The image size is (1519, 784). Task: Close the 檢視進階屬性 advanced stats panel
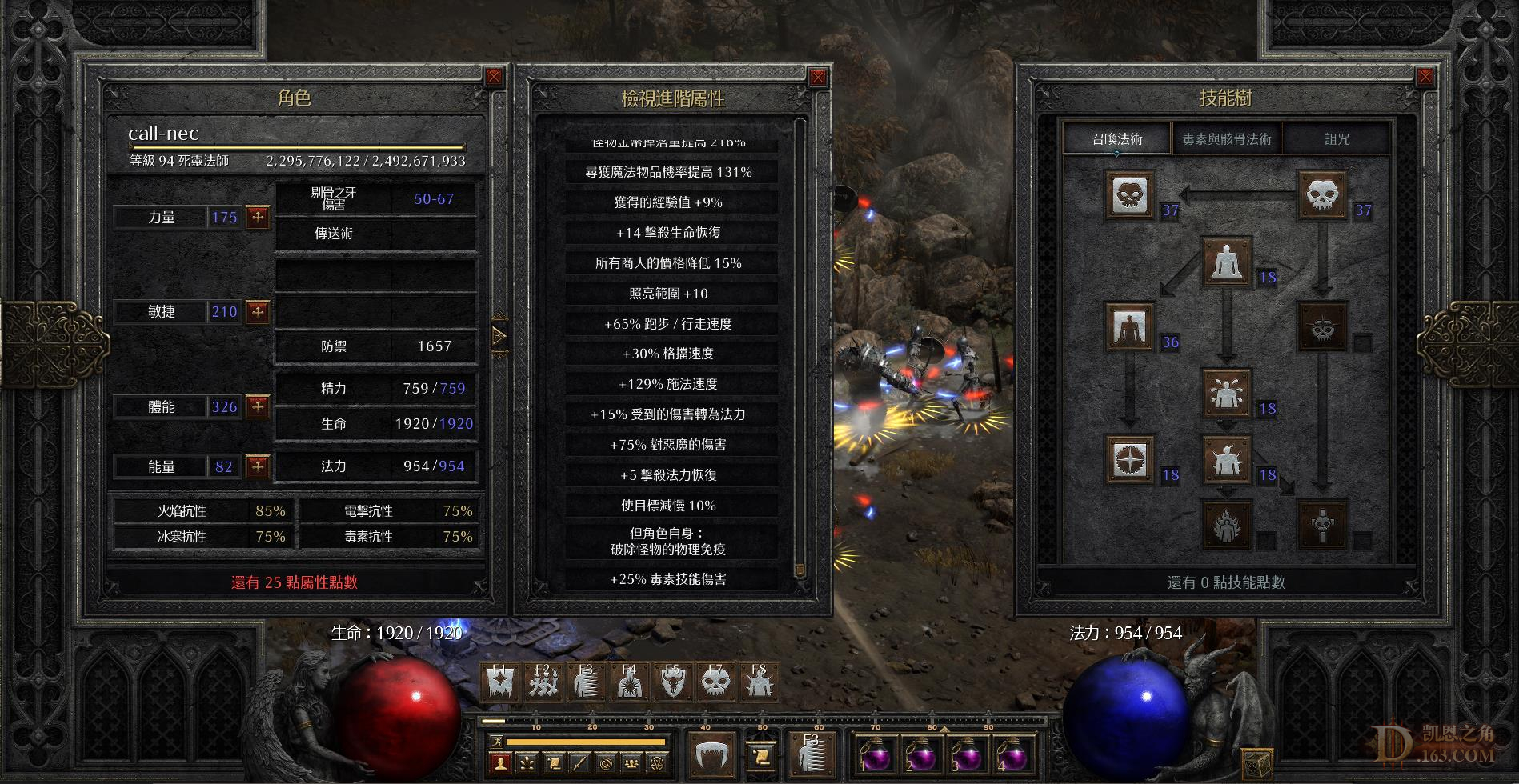coord(817,78)
